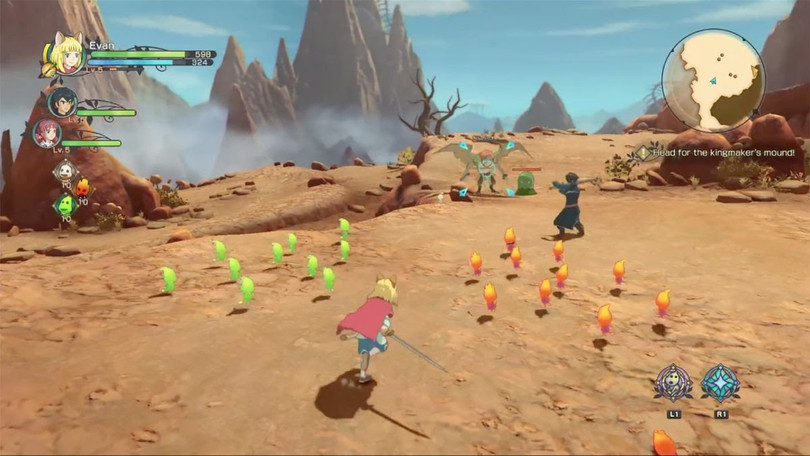The width and height of the screenshot is (810, 456).
Task: Activate the purple higgledy skill emblem
Action: 674,383
